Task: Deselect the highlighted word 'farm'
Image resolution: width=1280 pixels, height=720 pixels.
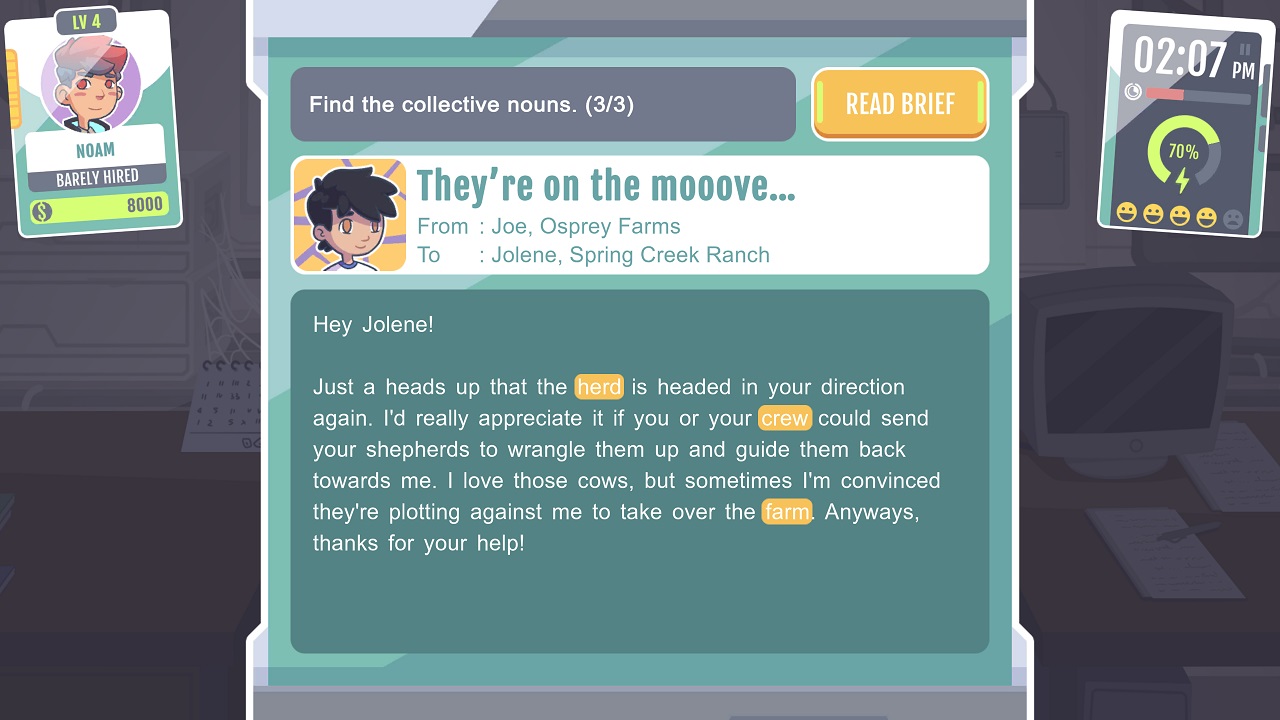Action: [787, 511]
